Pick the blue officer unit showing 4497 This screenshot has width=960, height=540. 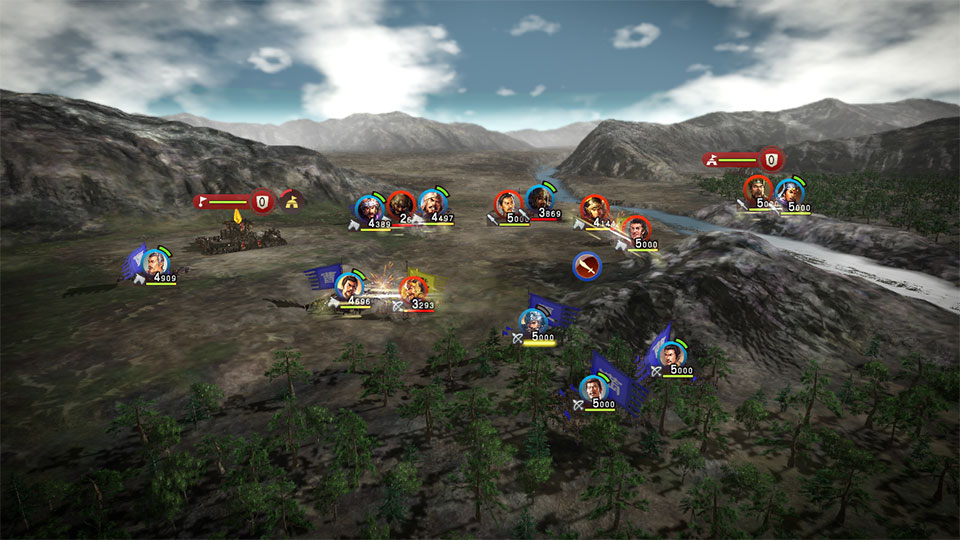click(432, 204)
